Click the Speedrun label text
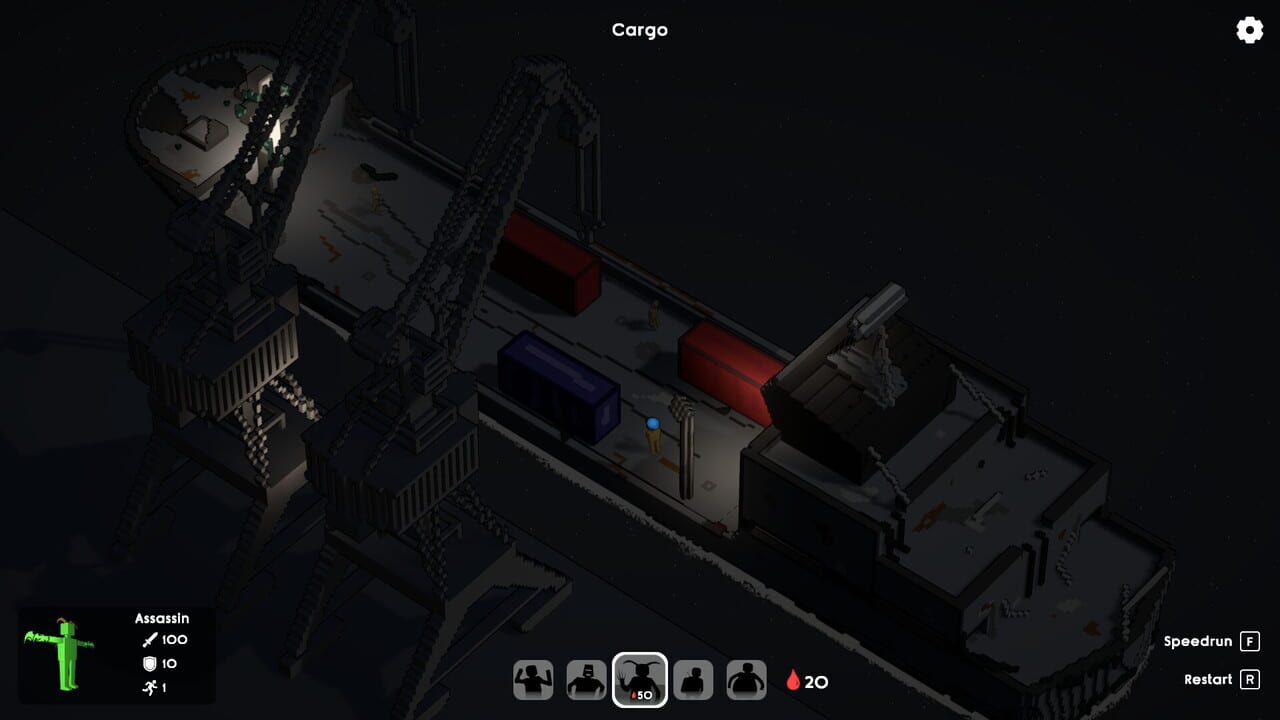The image size is (1280, 720). (x=1196, y=641)
